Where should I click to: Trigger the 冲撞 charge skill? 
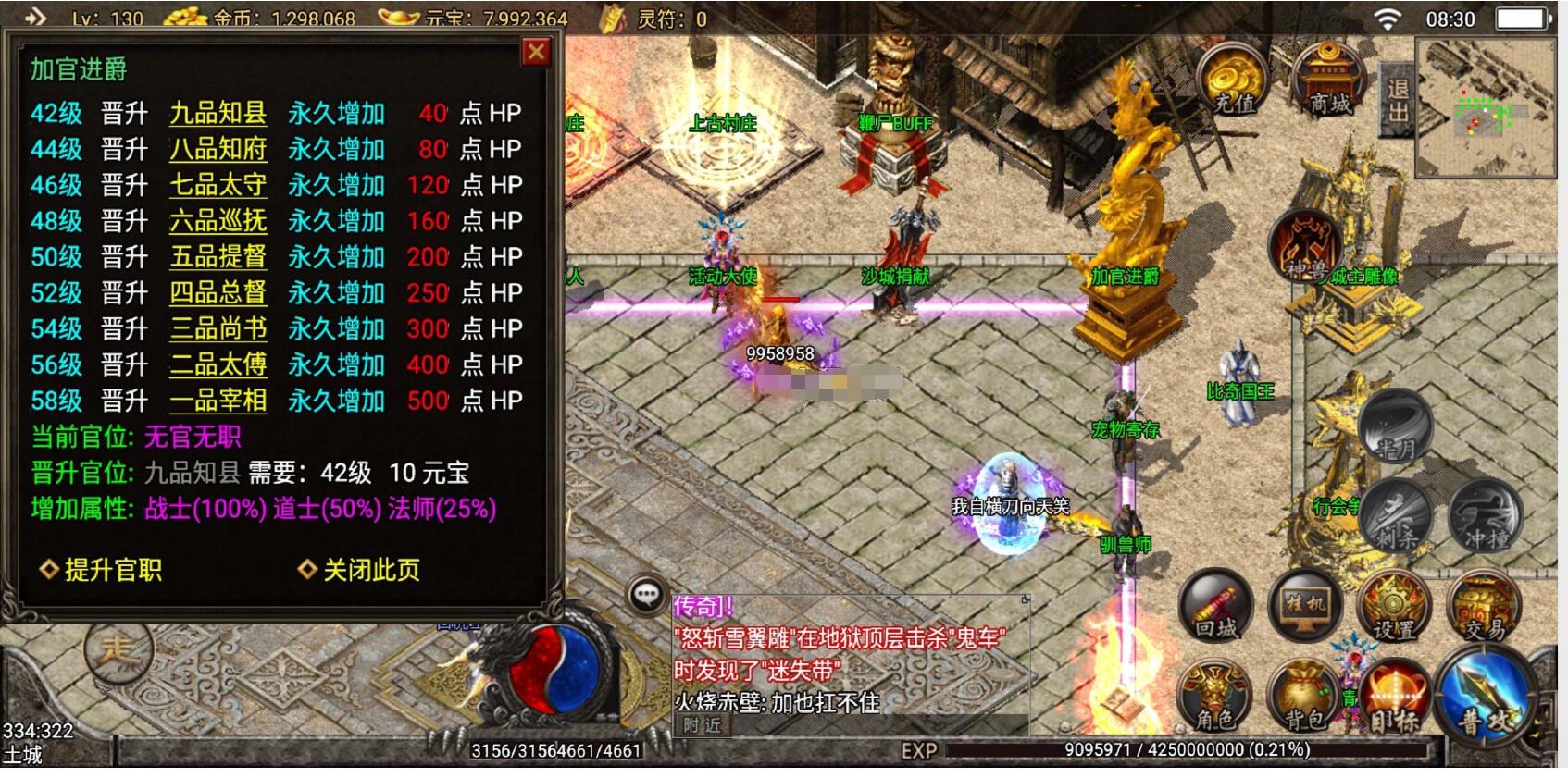click(1486, 515)
